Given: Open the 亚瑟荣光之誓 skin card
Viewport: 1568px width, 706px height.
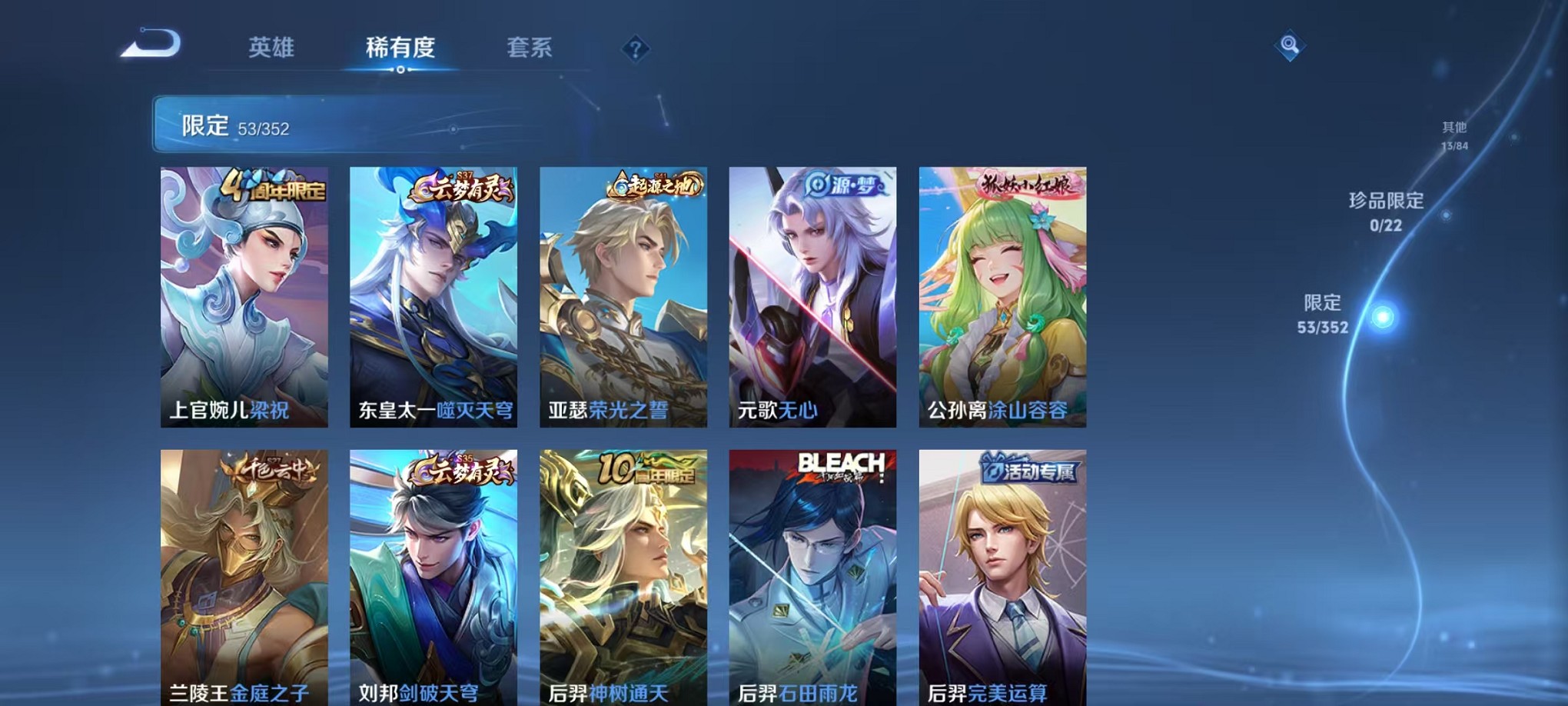Looking at the screenshot, I should pos(622,296).
